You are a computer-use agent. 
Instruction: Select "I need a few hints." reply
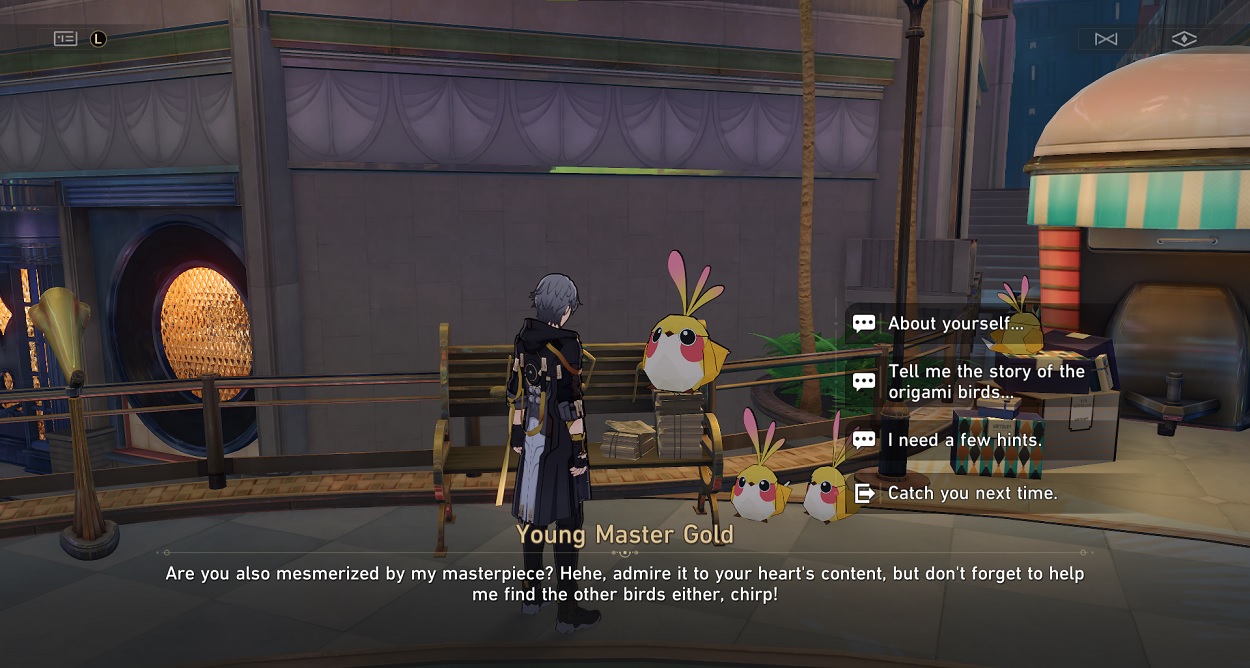coord(964,440)
